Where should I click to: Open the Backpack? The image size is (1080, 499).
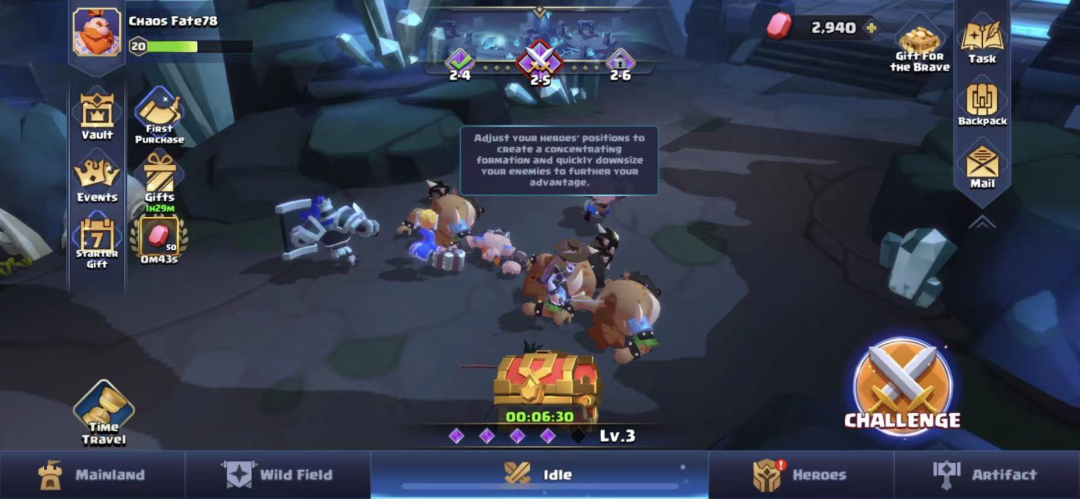[982, 103]
